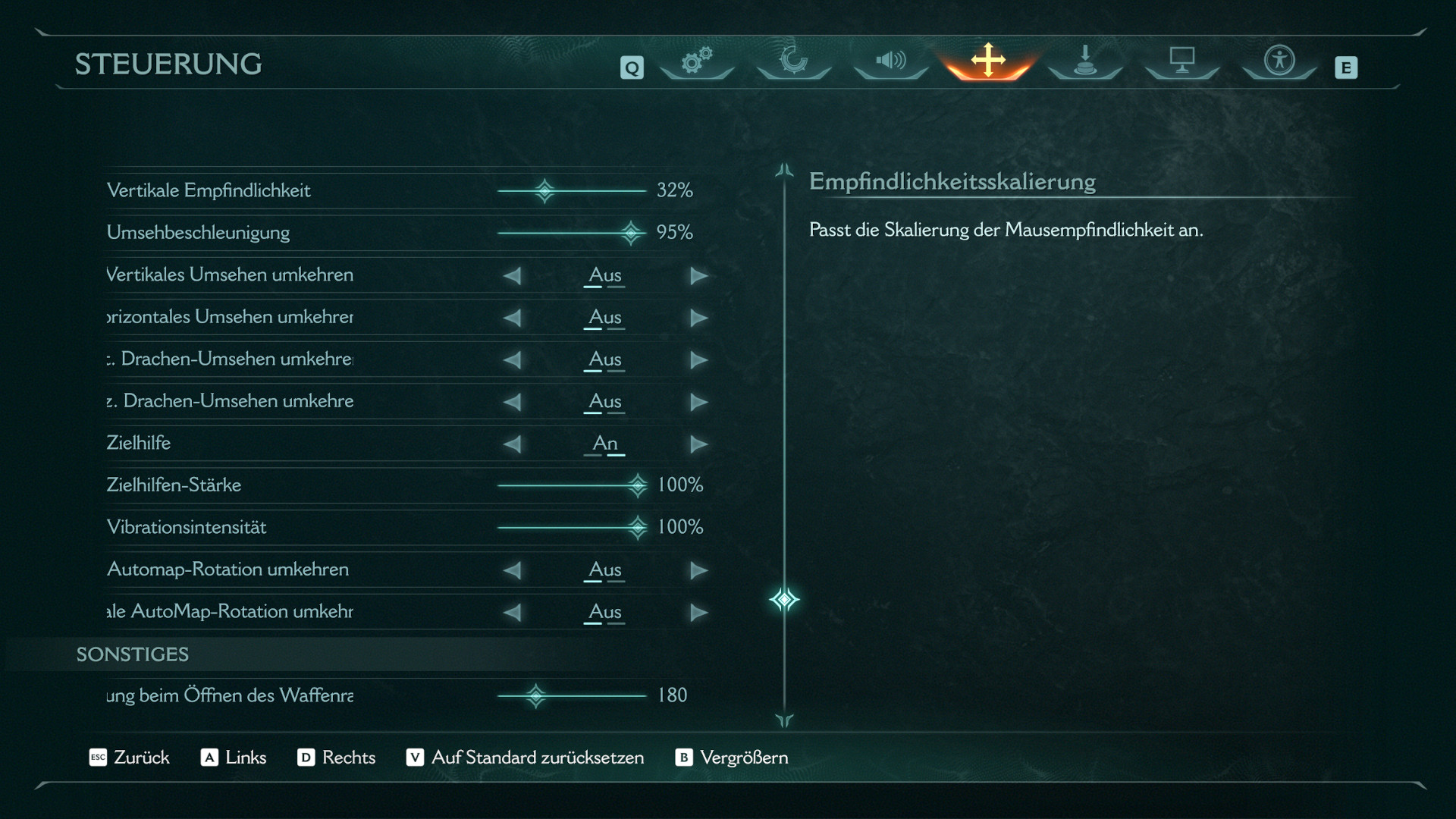Select the joystick controller tab
This screenshot has width=1456, height=819.
pos(1085,61)
